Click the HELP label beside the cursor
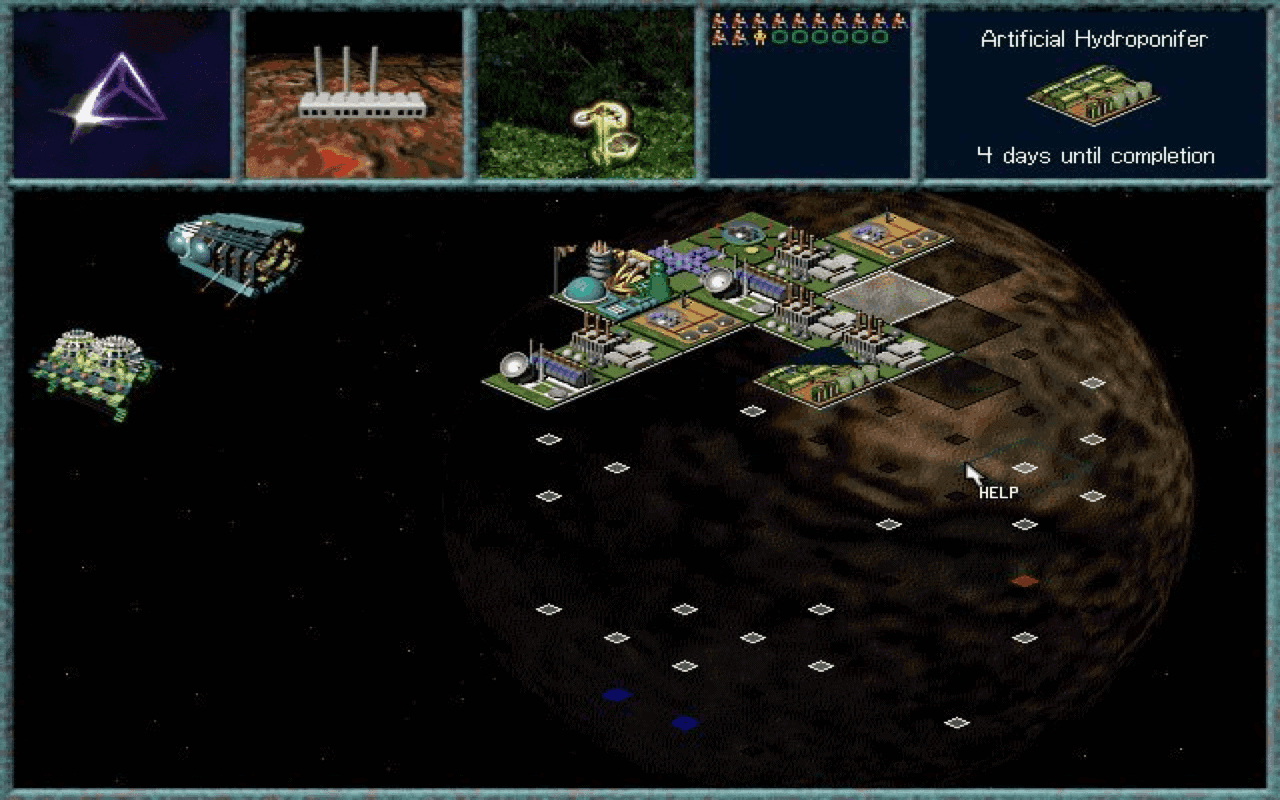 click(997, 492)
